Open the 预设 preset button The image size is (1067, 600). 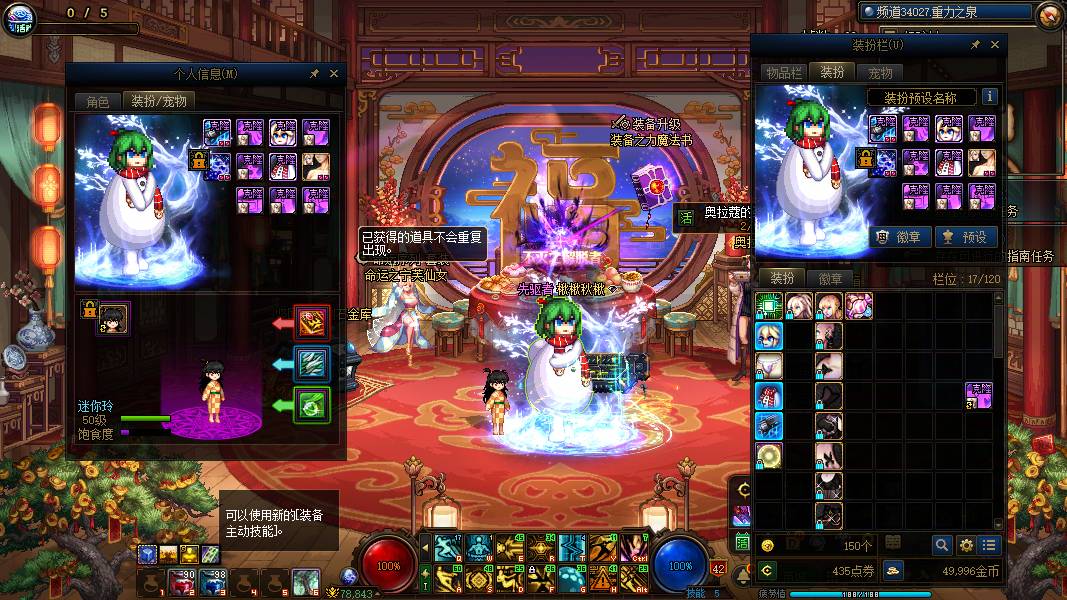pyautogui.click(x=966, y=237)
